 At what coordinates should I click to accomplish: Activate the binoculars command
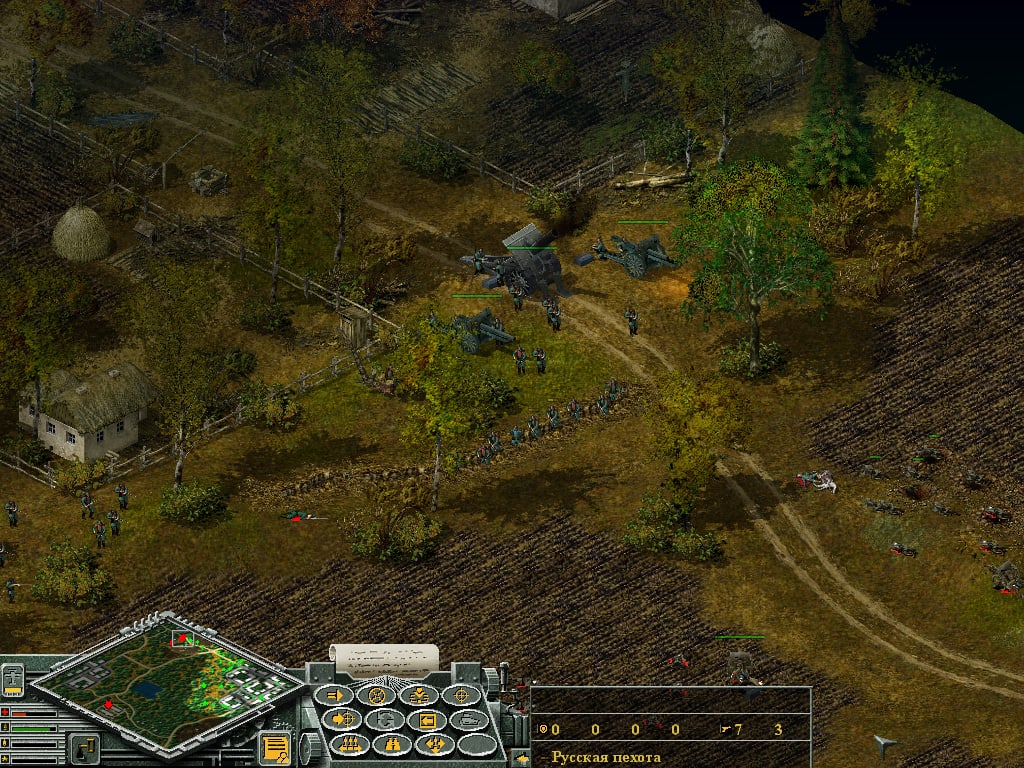(x=392, y=744)
